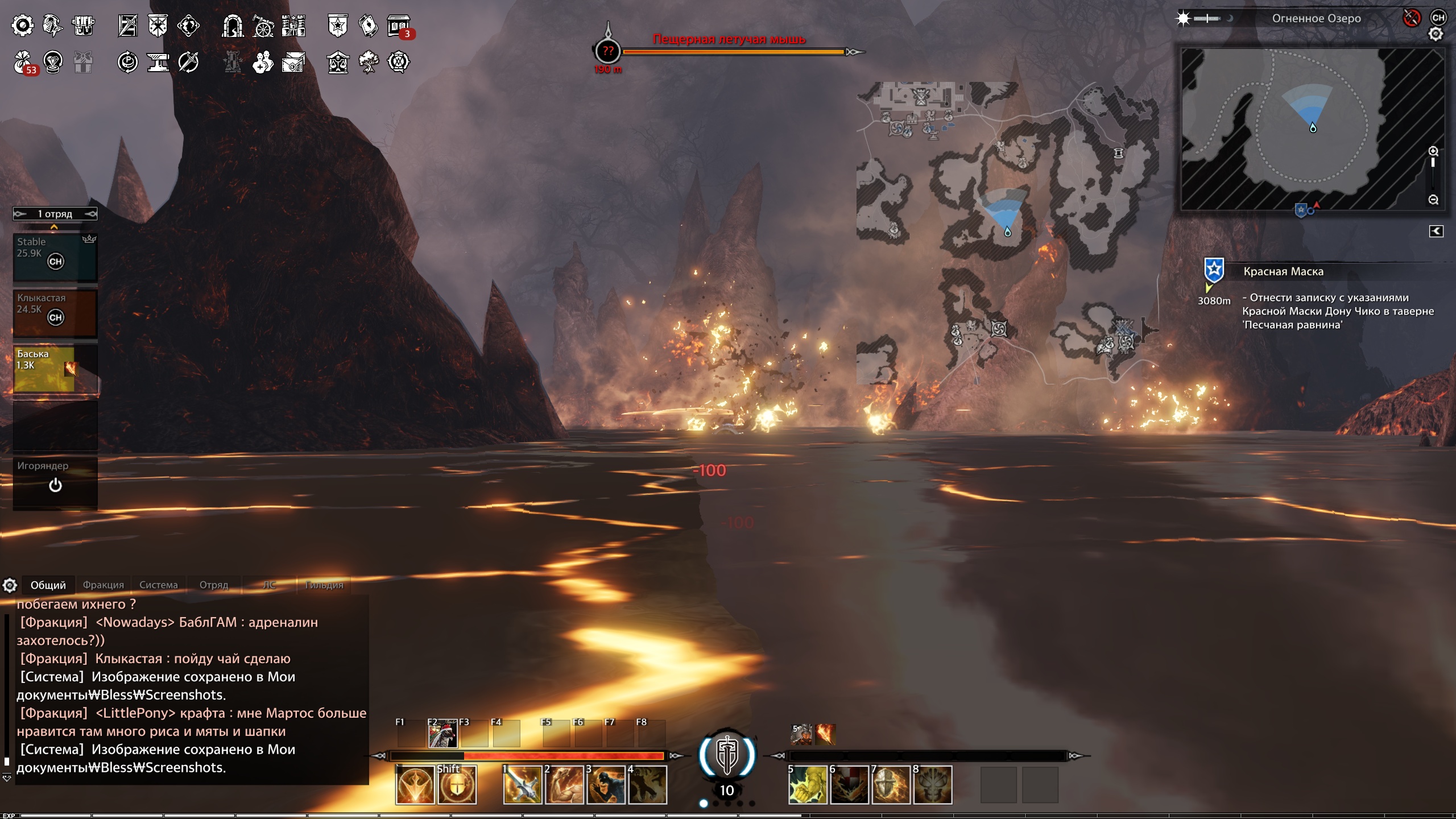Open the knight helmet character icon
1456x819 pixels.
[x=53, y=26]
